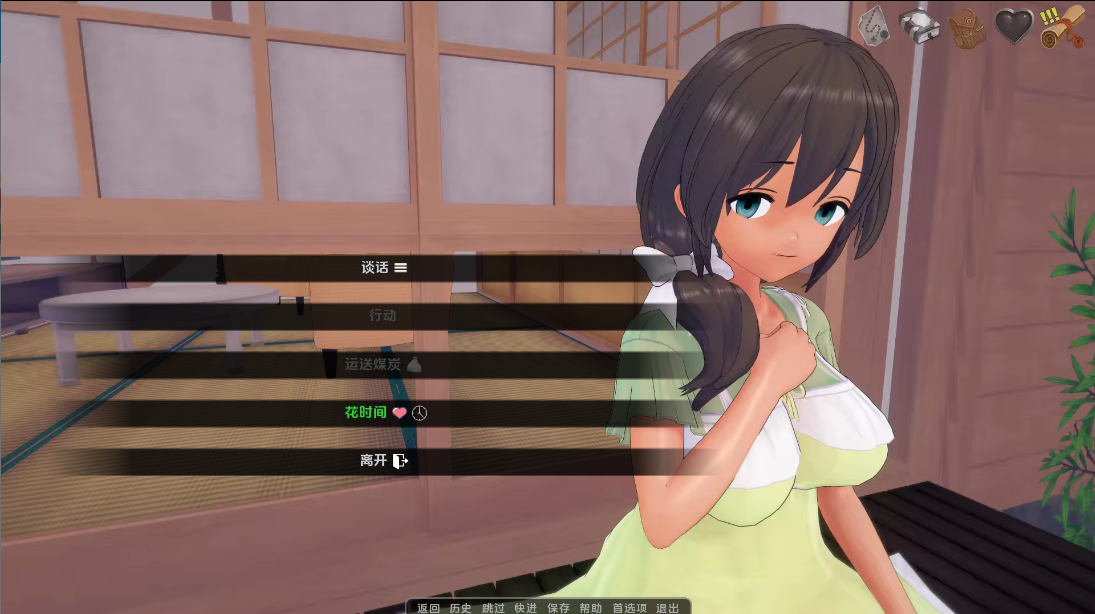
Task: Open the brown backpack inventory
Action: coord(967,27)
